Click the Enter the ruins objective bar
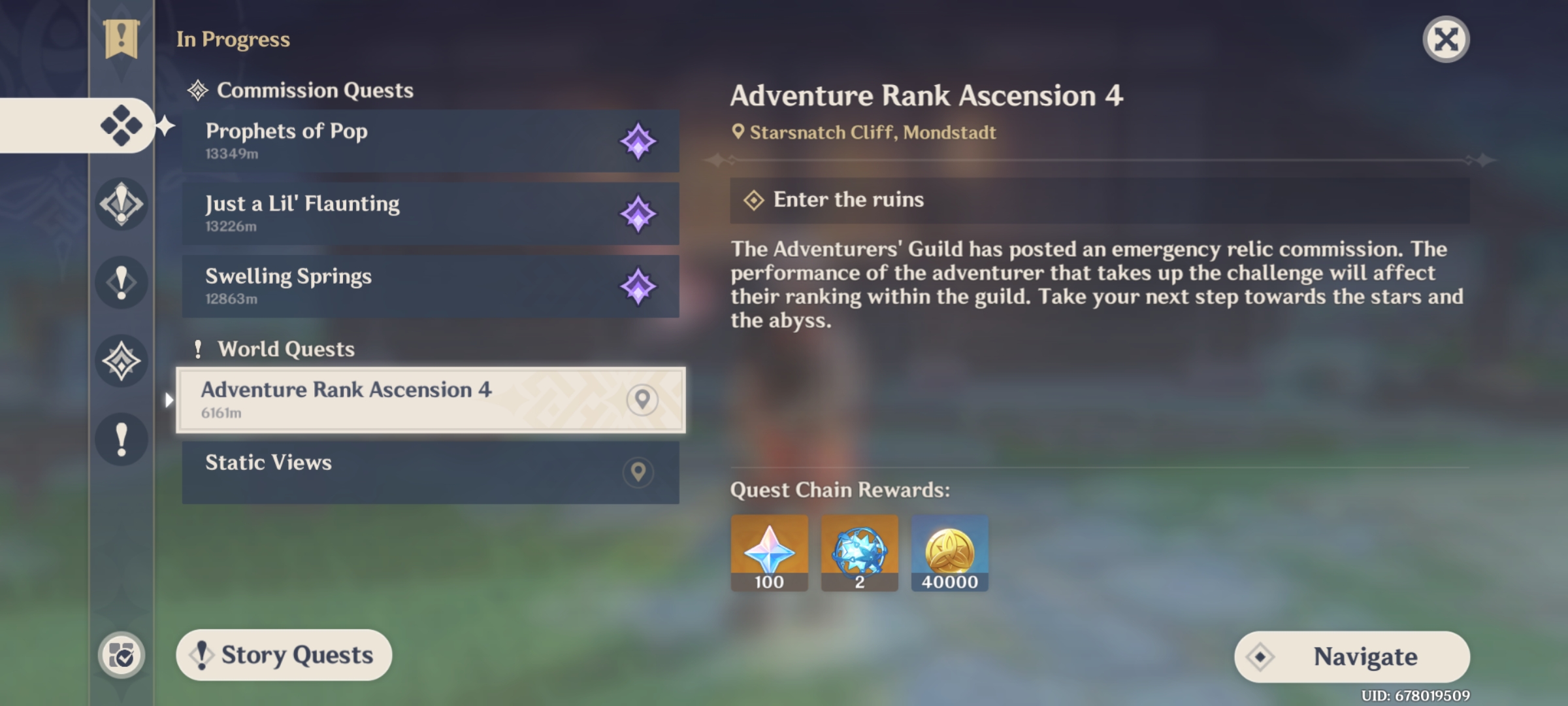The width and height of the screenshot is (1568, 706). [1098, 199]
